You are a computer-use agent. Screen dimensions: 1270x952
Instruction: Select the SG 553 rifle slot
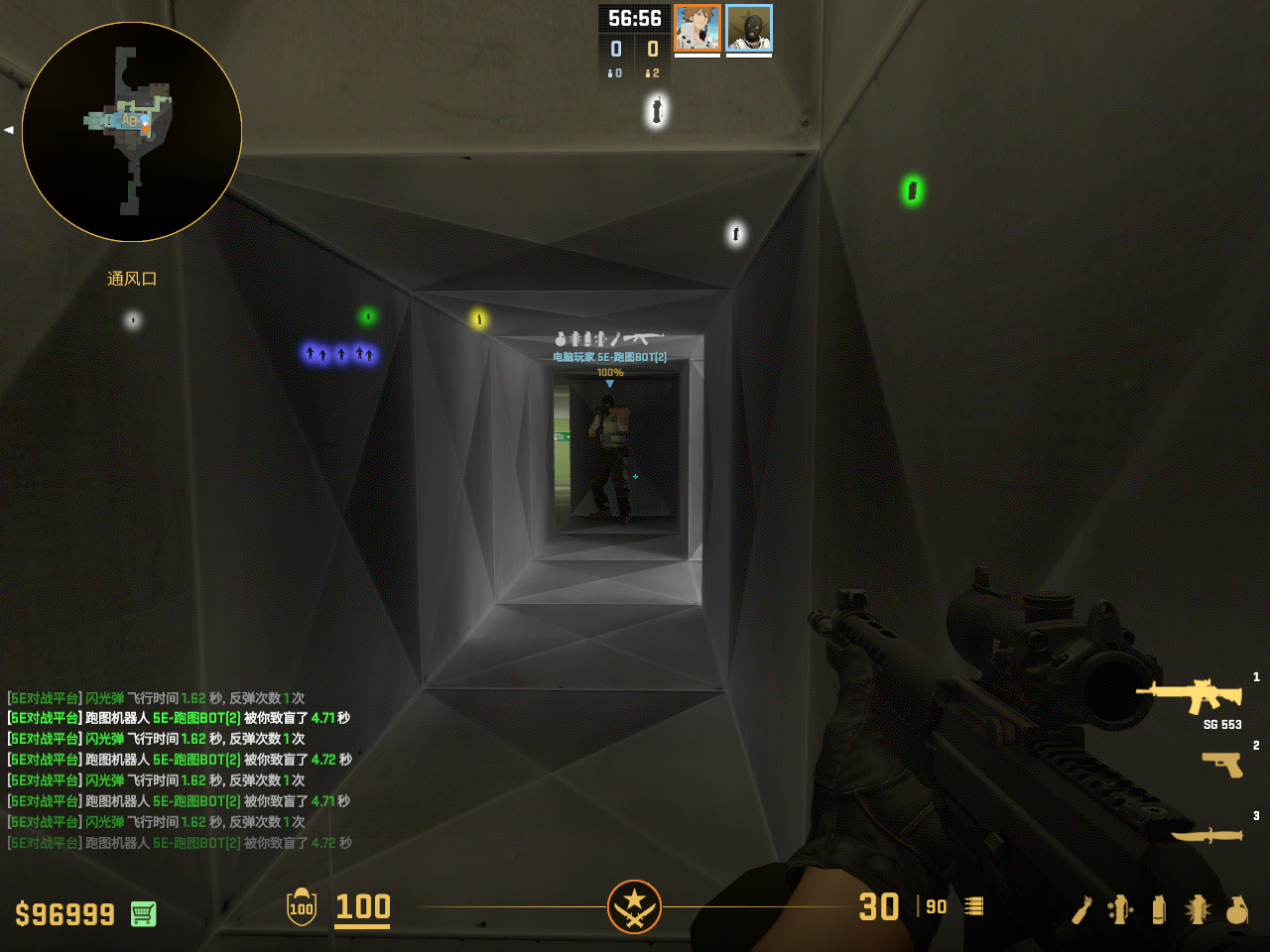click(1191, 695)
